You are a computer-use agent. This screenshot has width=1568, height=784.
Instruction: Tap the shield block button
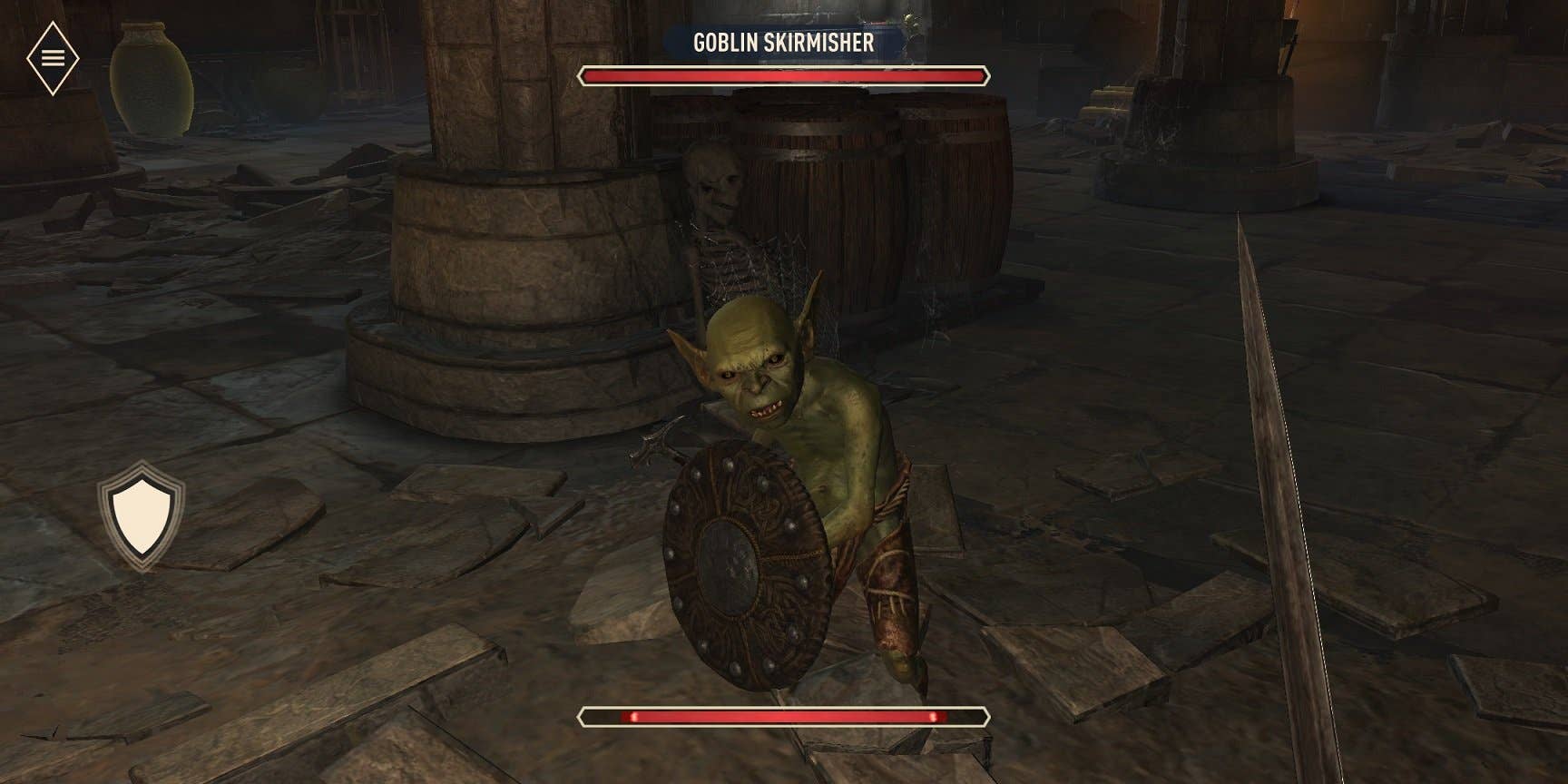tap(141, 515)
